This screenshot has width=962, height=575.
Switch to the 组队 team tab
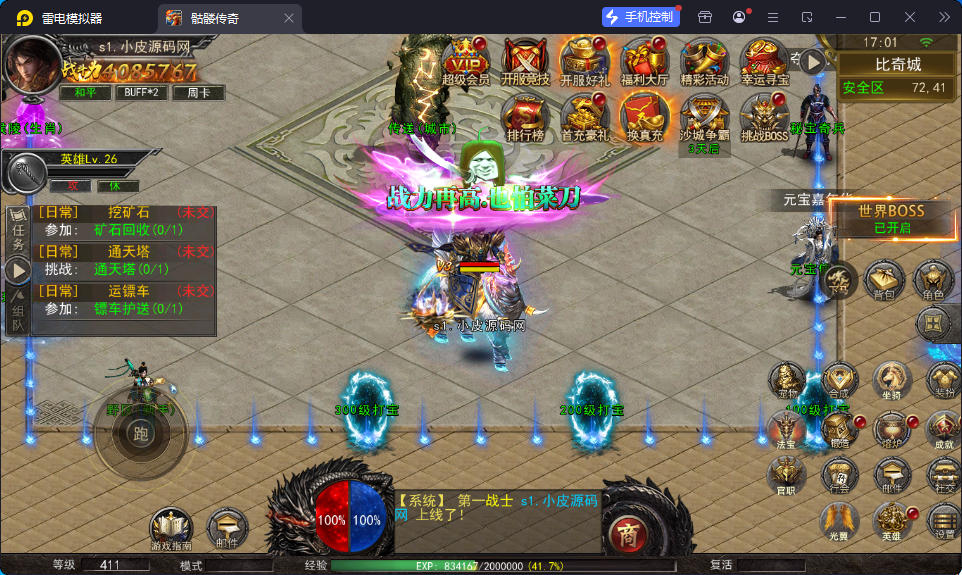(17, 318)
